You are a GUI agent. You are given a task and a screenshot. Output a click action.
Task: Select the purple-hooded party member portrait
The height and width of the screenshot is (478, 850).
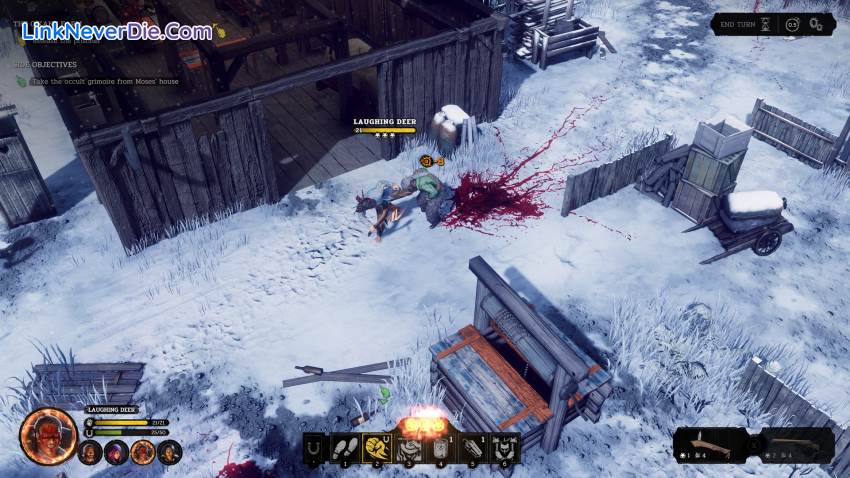click(x=117, y=453)
